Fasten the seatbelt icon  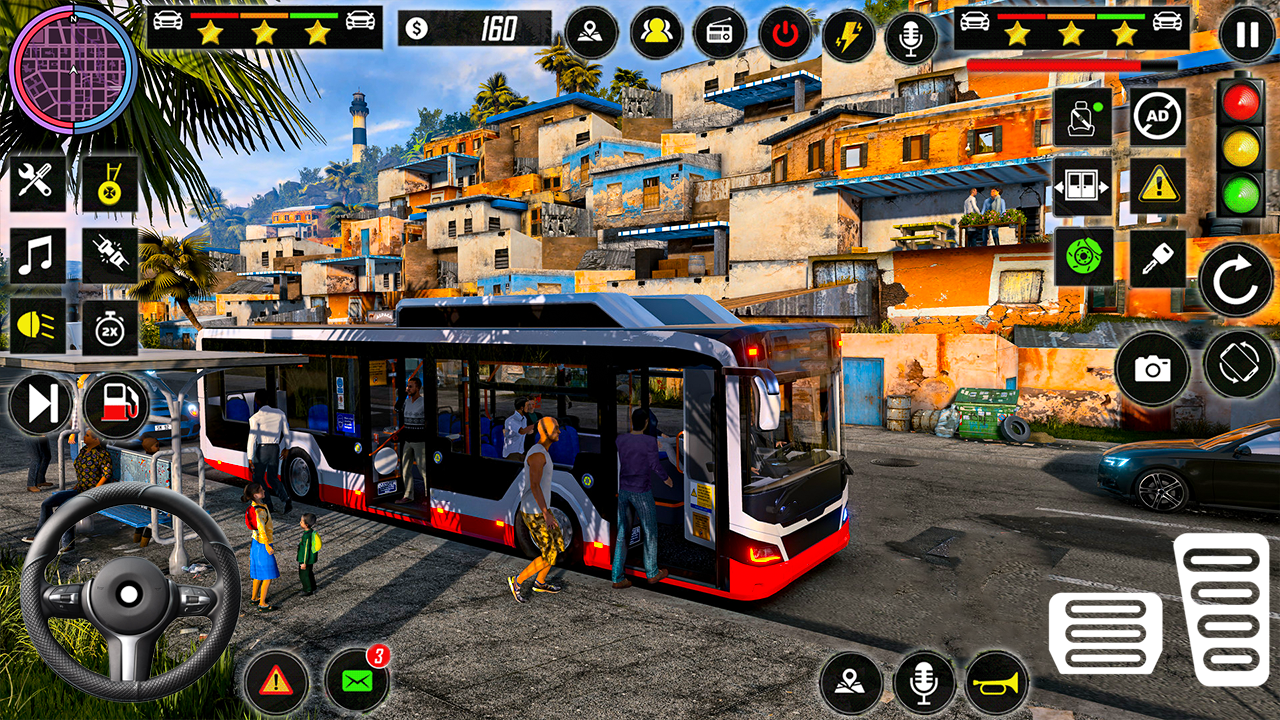[x=1082, y=117]
